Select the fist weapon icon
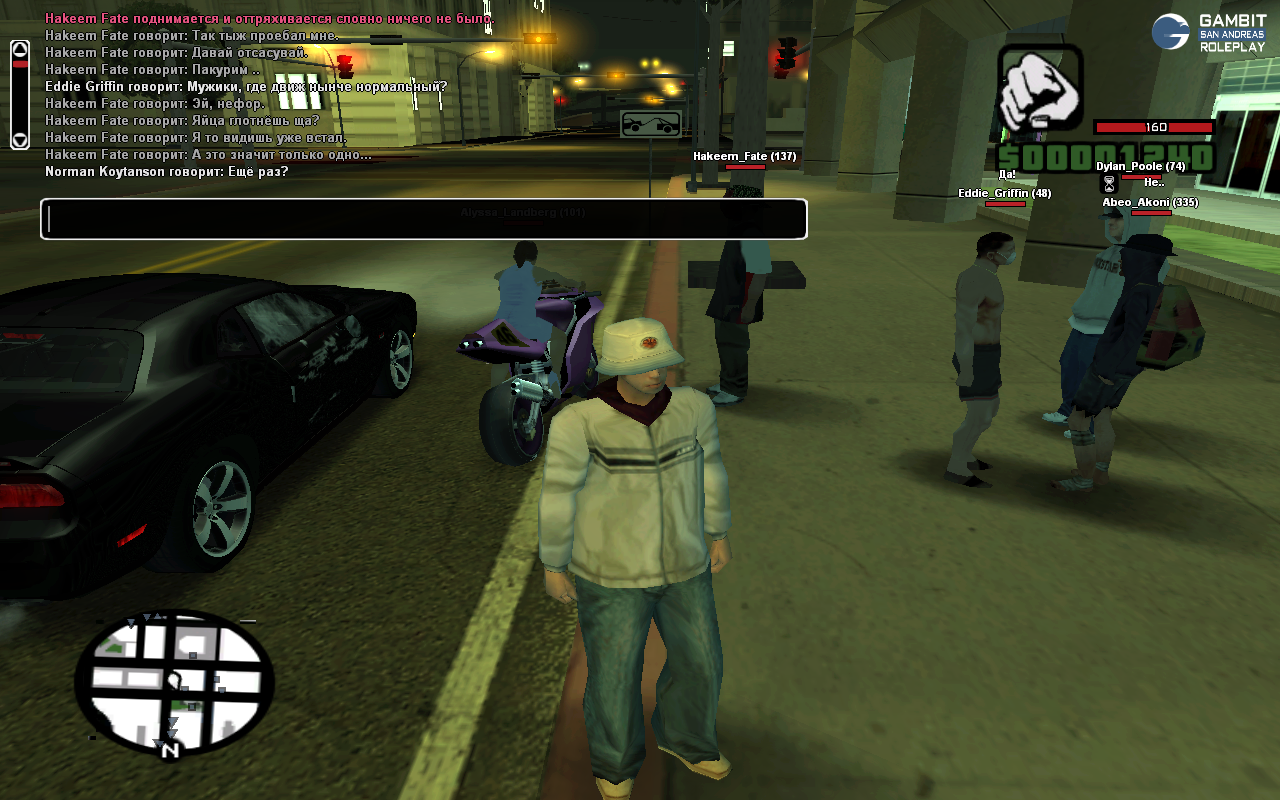Viewport: 1280px width, 800px height. [x=1040, y=87]
